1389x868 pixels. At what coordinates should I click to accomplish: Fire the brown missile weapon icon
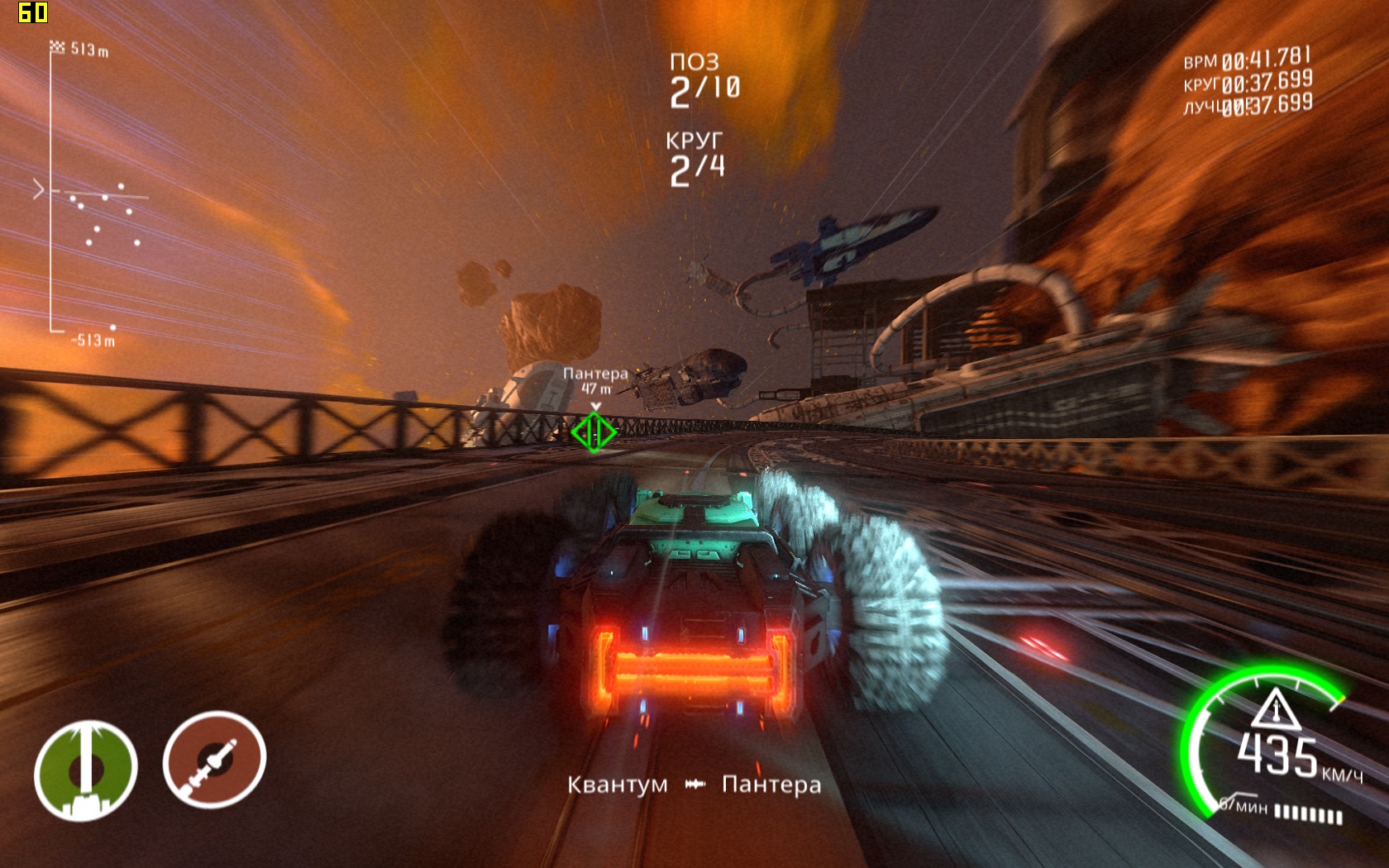(x=214, y=760)
